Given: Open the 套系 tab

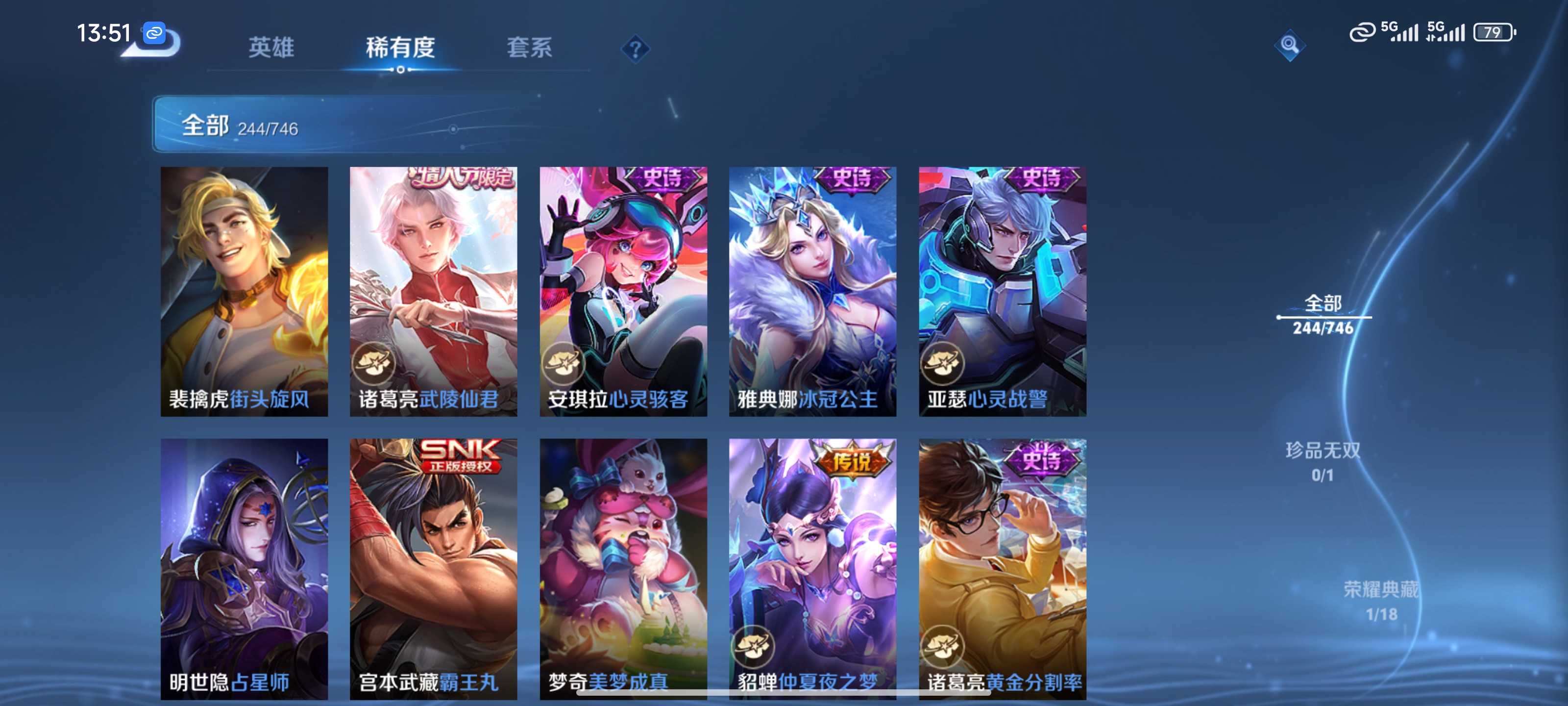Looking at the screenshot, I should 529,48.
